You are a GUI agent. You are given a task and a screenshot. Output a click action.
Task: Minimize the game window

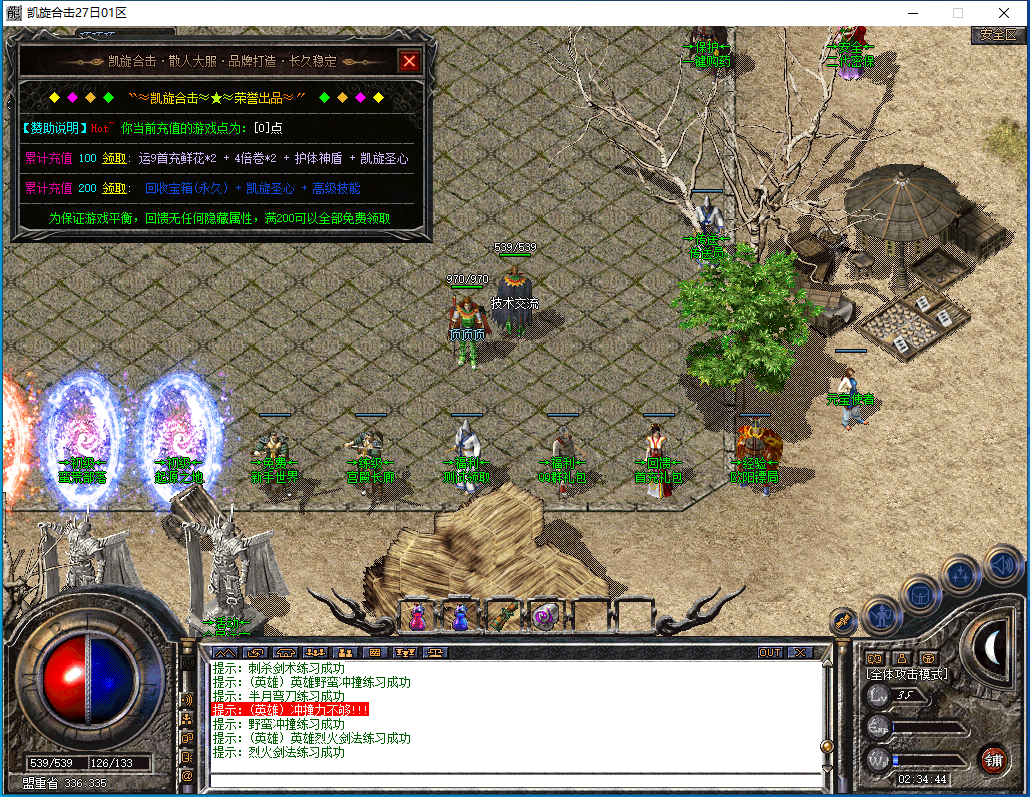911,13
